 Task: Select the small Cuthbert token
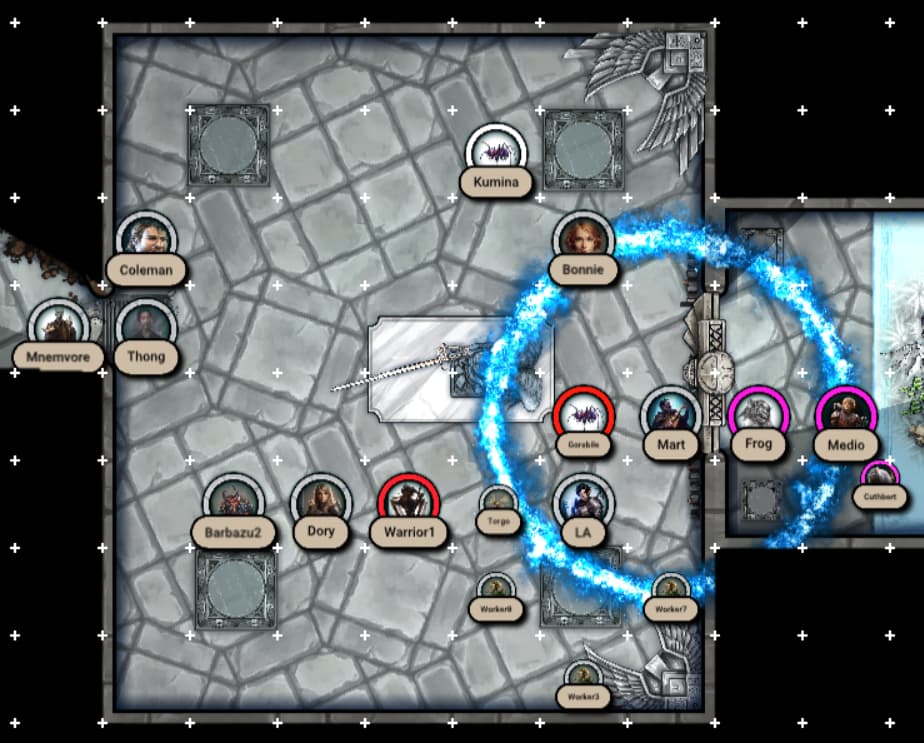pyautogui.click(x=878, y=476)
